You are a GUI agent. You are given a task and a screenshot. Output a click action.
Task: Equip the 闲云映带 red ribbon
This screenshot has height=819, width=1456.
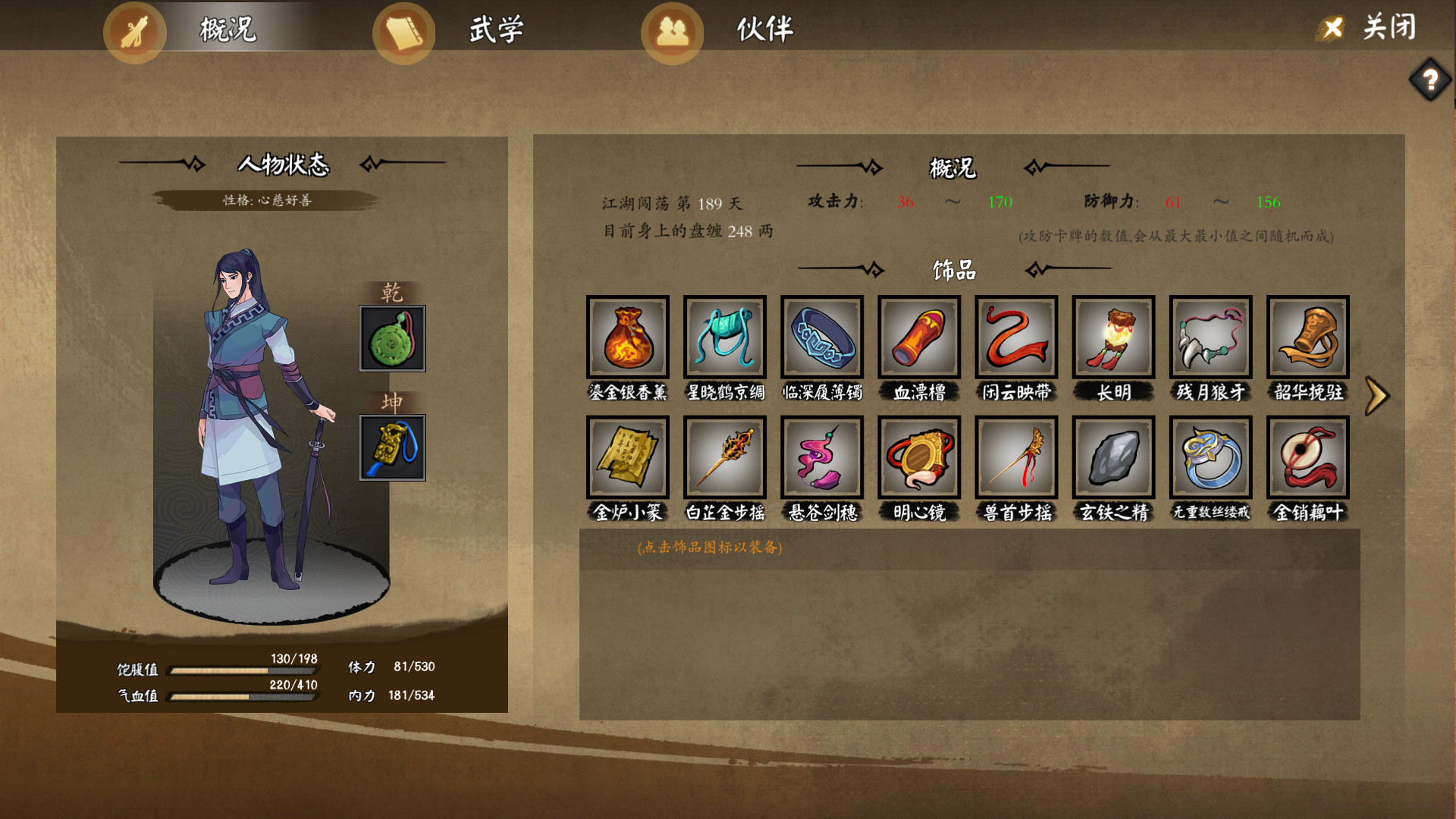[1016, 337]
